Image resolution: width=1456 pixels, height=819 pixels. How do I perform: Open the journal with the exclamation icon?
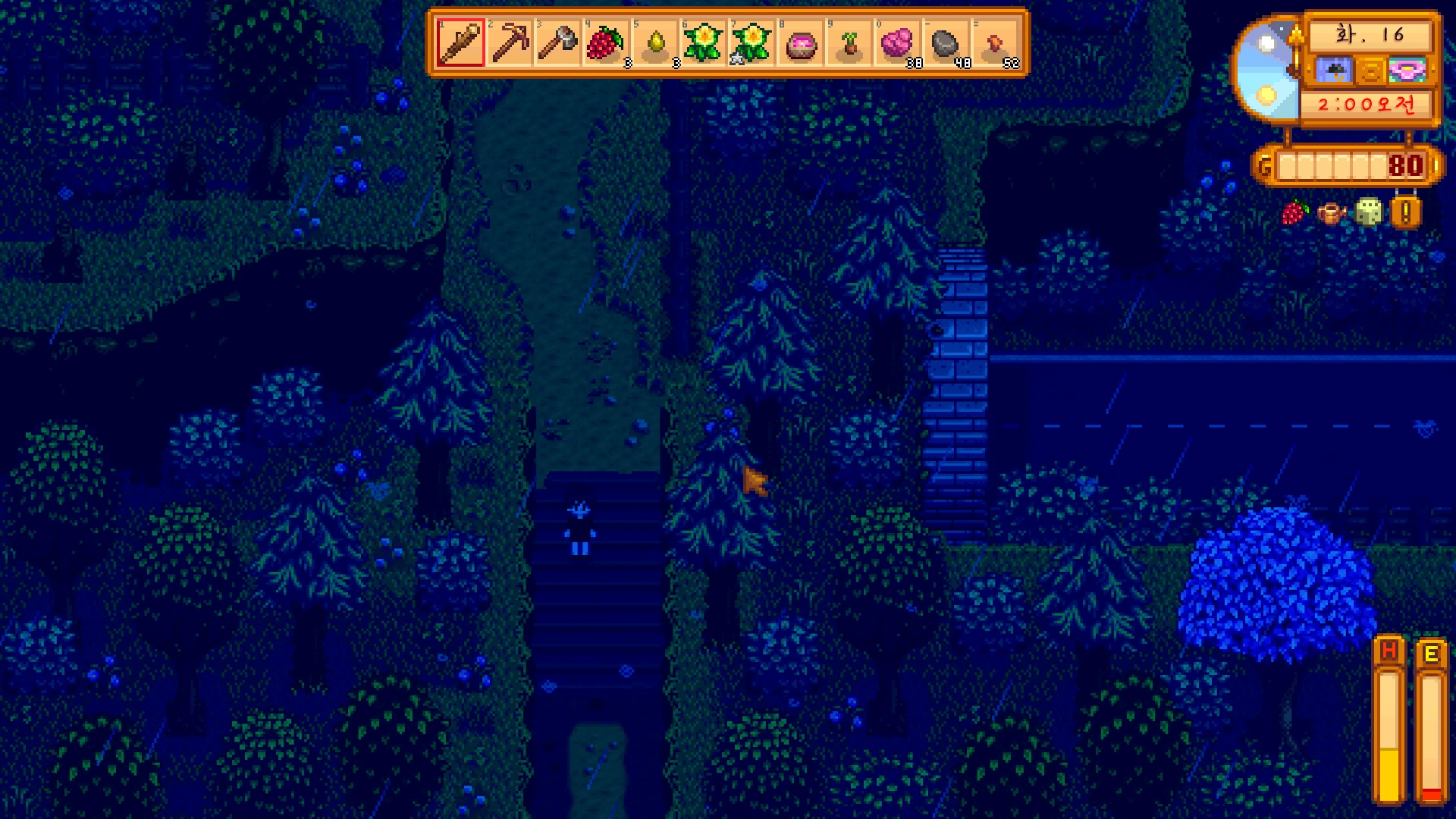pos(1405,213)
